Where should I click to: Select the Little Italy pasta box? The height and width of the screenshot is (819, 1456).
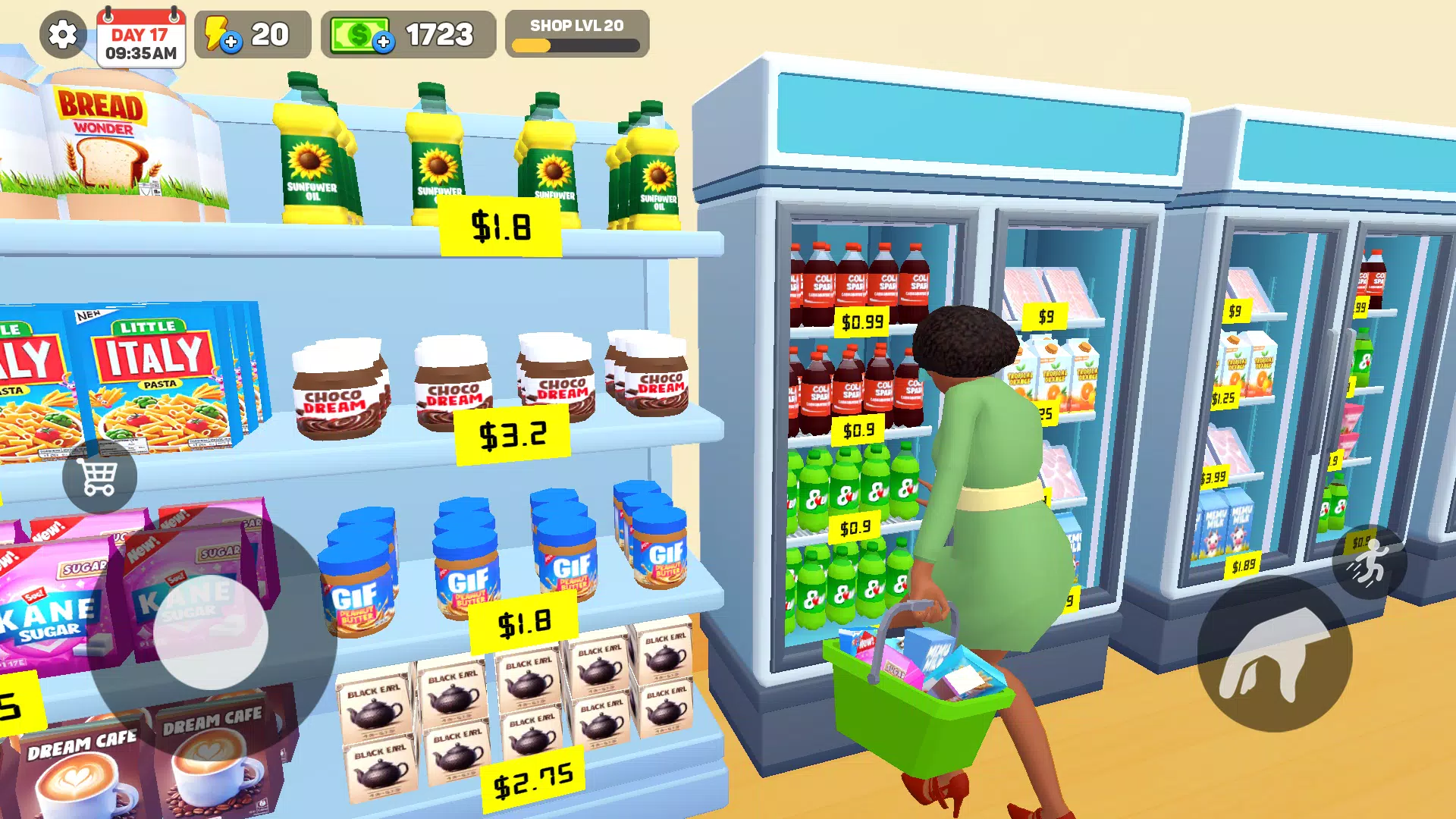152,372
